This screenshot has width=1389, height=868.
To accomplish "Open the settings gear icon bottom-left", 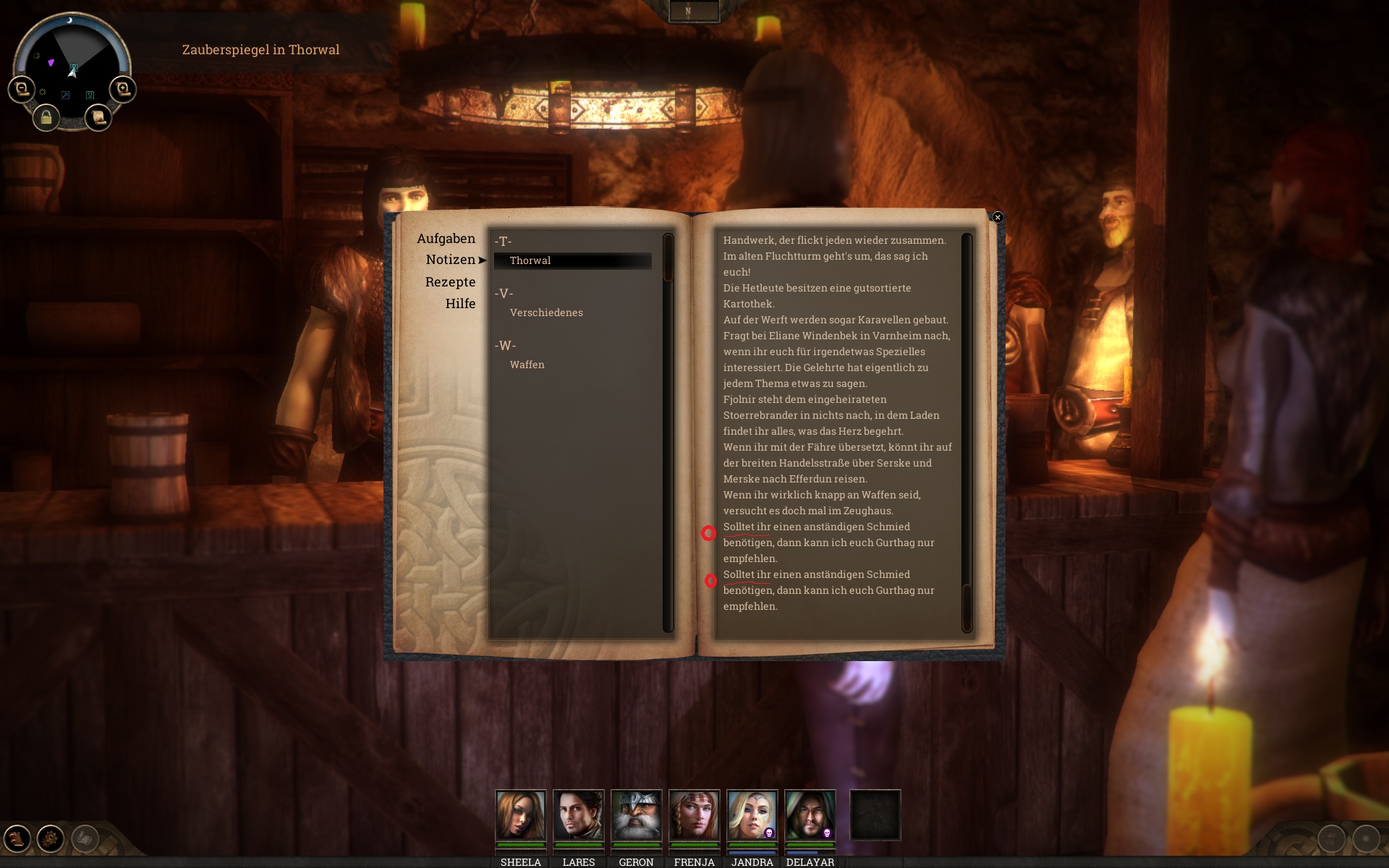I will point(49,837).
